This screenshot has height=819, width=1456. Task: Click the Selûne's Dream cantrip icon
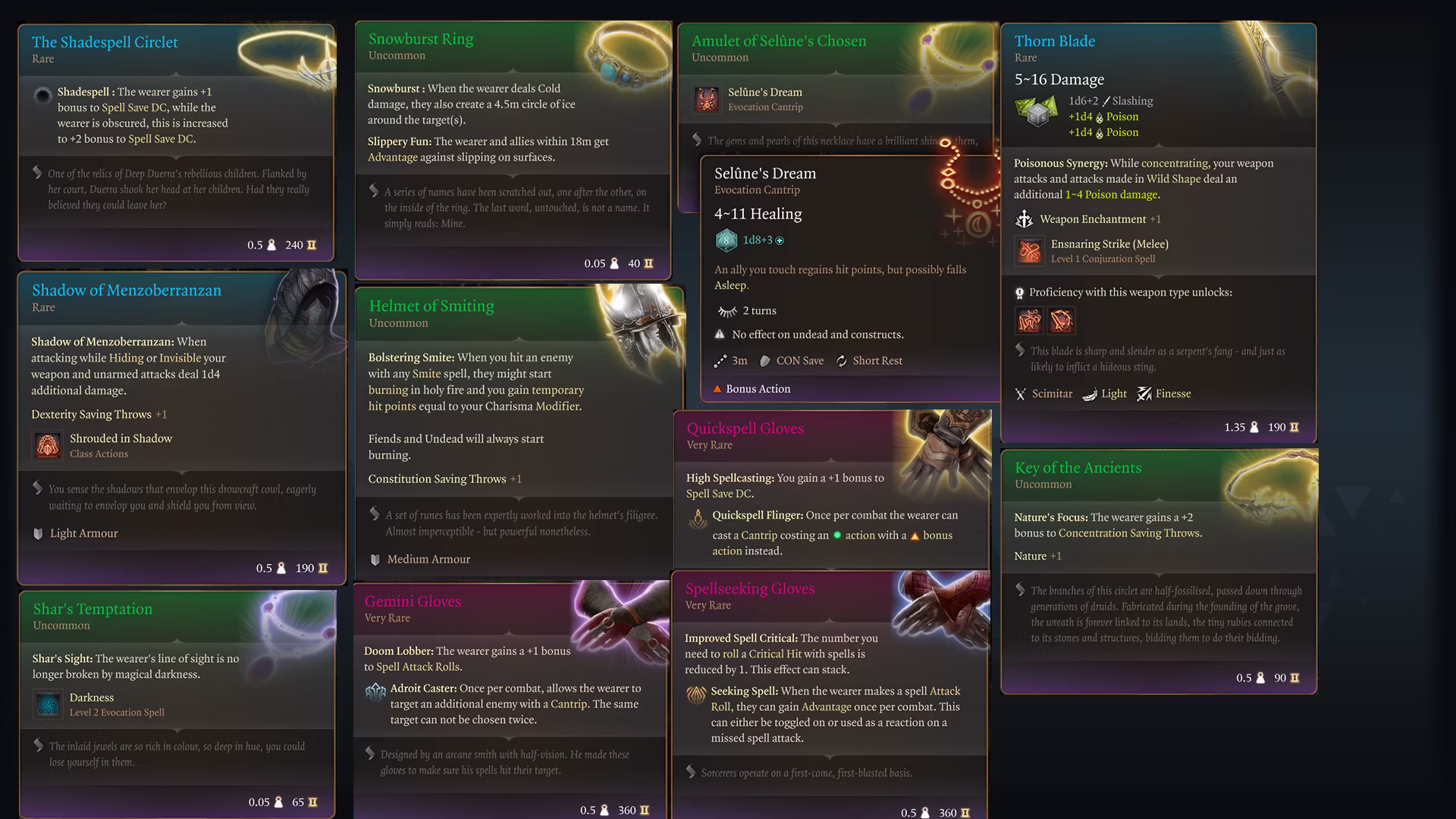coord(707,99)
